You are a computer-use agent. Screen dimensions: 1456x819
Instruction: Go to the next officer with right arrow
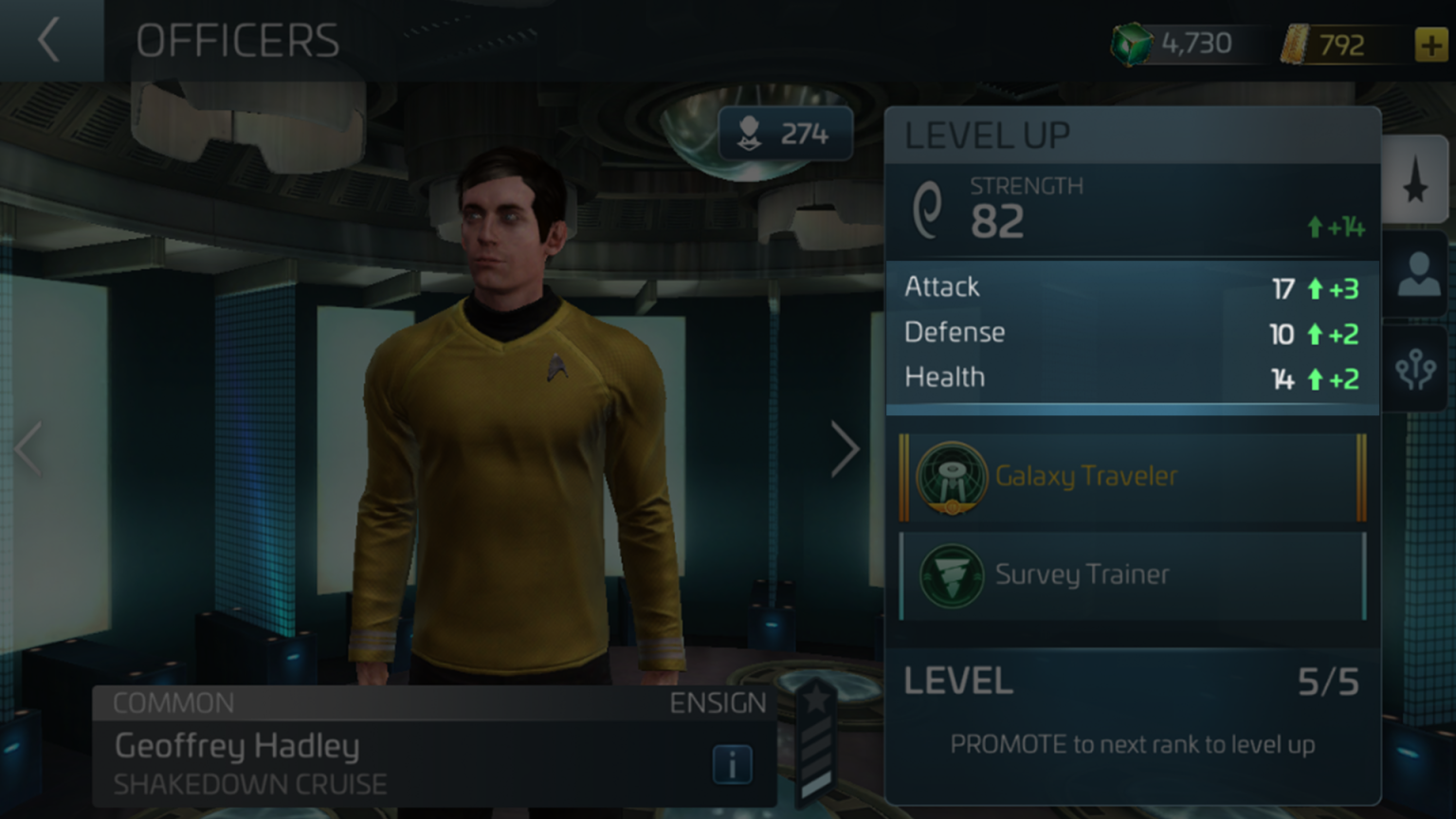point(844,447)
